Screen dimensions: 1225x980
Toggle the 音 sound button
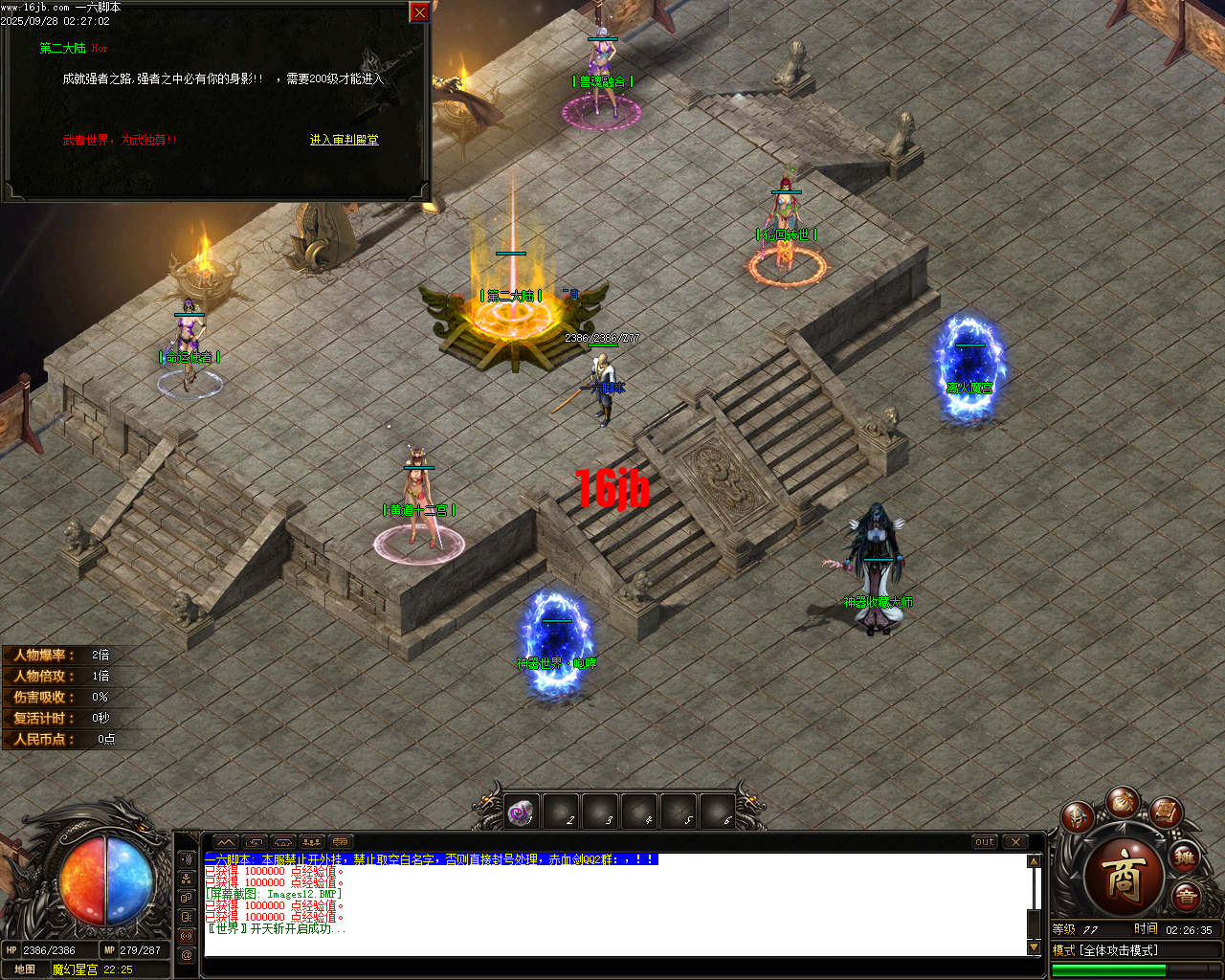tap(1187, 895)
